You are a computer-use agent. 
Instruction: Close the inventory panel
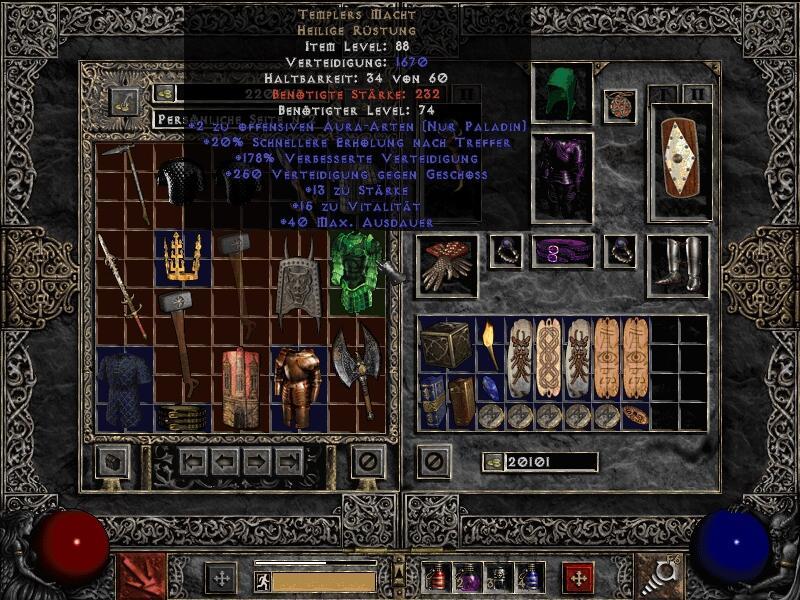(x=433, y=461)
